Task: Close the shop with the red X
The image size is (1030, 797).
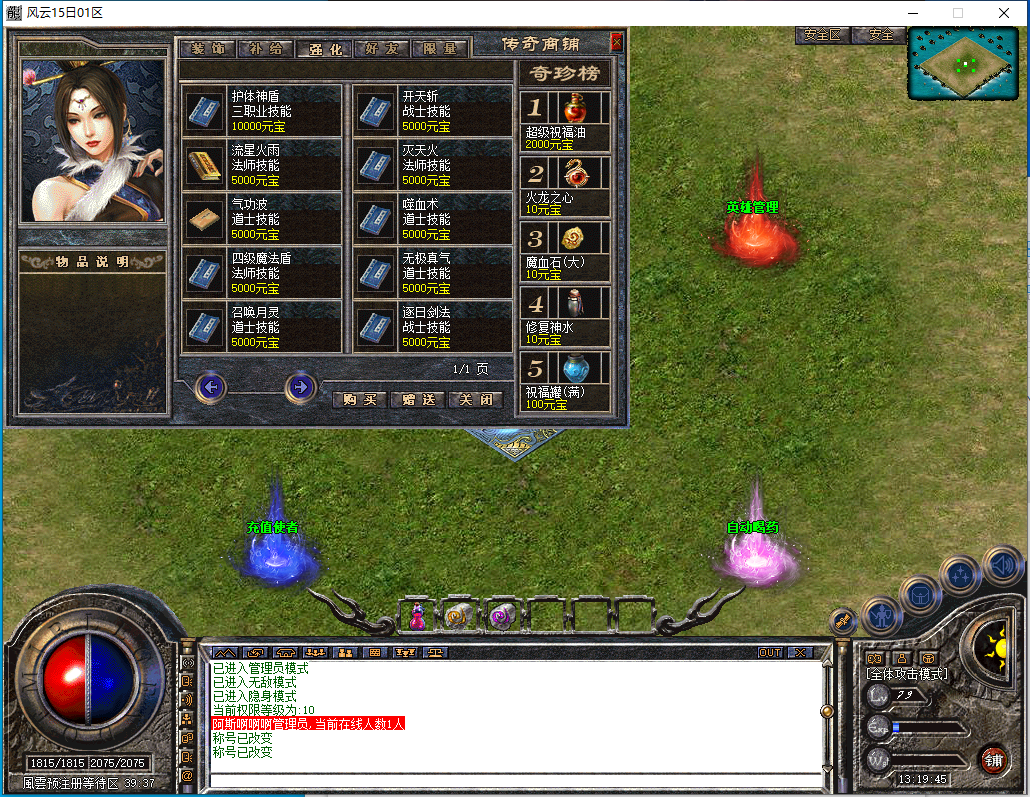Action: coord(616,42)
